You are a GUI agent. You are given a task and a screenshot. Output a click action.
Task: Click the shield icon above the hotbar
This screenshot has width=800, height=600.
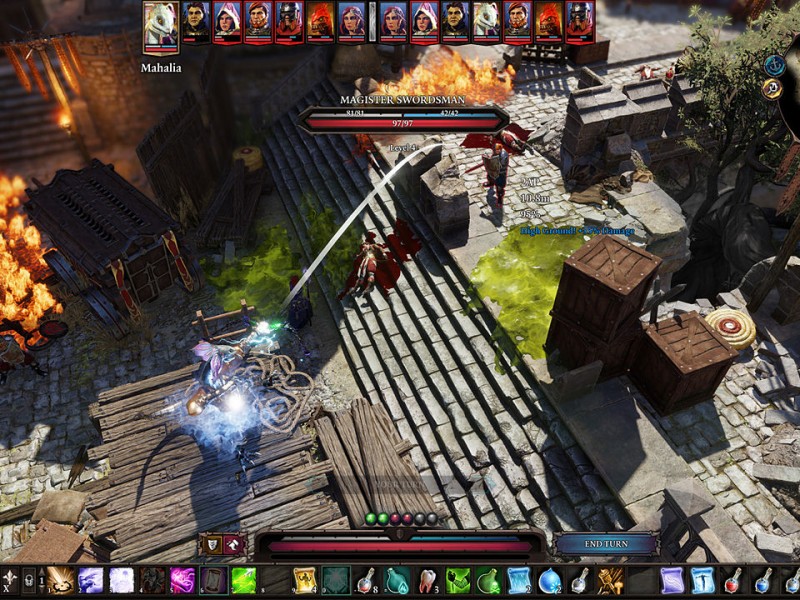pyautogui.click(x=212, y=545)
